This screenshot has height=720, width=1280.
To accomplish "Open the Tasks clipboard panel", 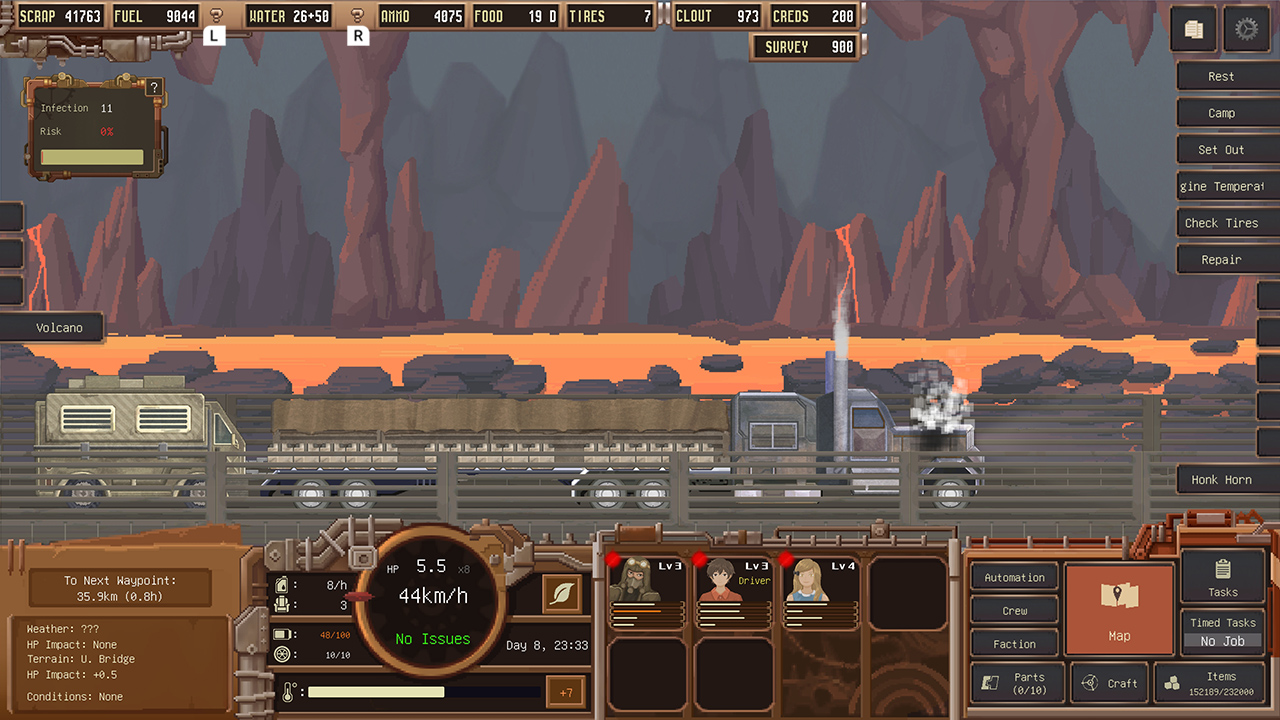I will (x=1221, y=577).
